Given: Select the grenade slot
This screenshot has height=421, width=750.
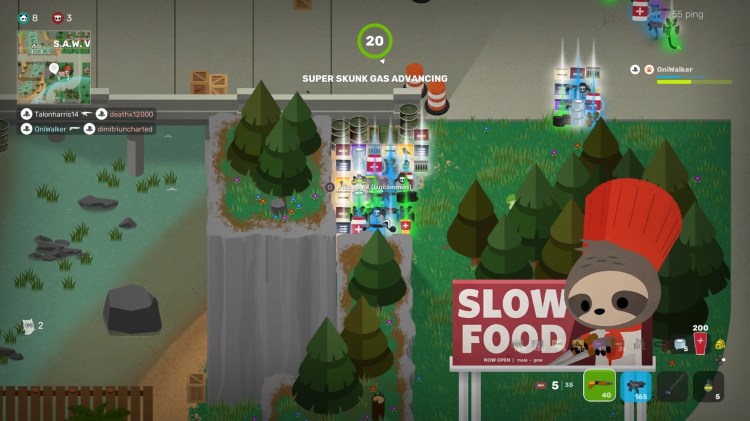Looking at the screenshot, I should 708,386.
